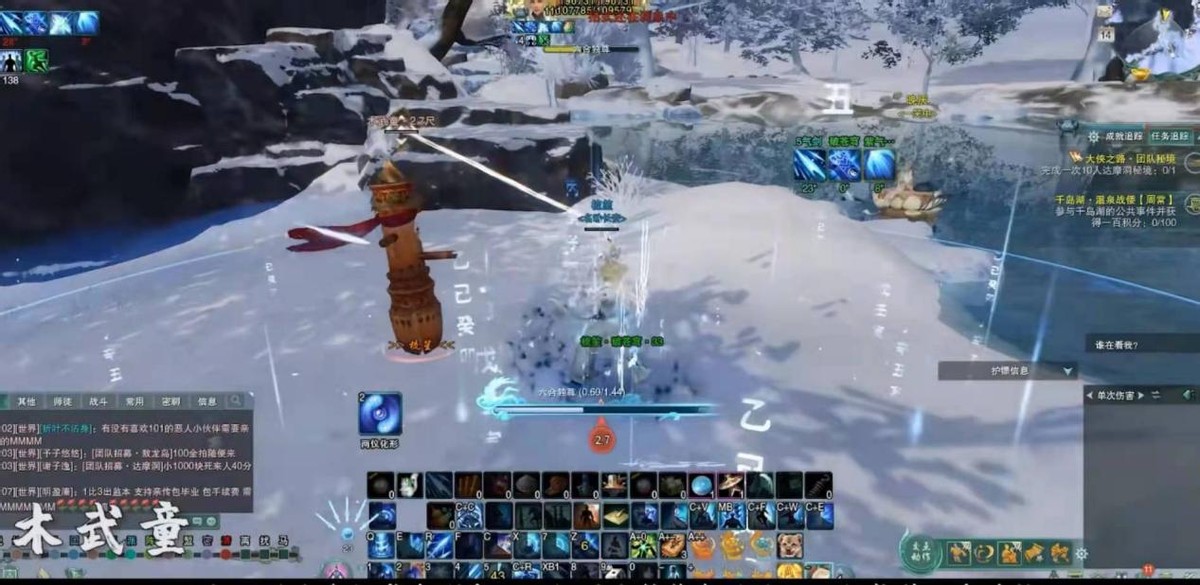The image size is (1200, 585).
Task: Select the 其他 chat tab
Action: pyautogui.click(x=26, y=401)
